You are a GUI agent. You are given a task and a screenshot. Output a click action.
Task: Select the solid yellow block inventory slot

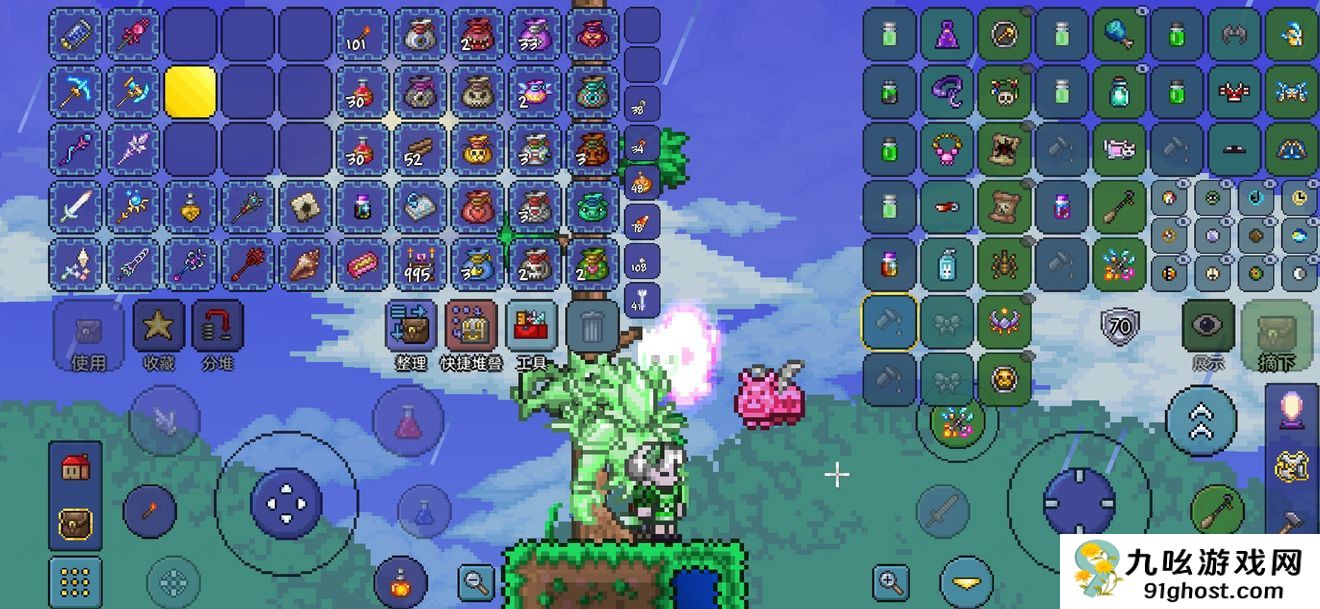(x=191, y=92)
